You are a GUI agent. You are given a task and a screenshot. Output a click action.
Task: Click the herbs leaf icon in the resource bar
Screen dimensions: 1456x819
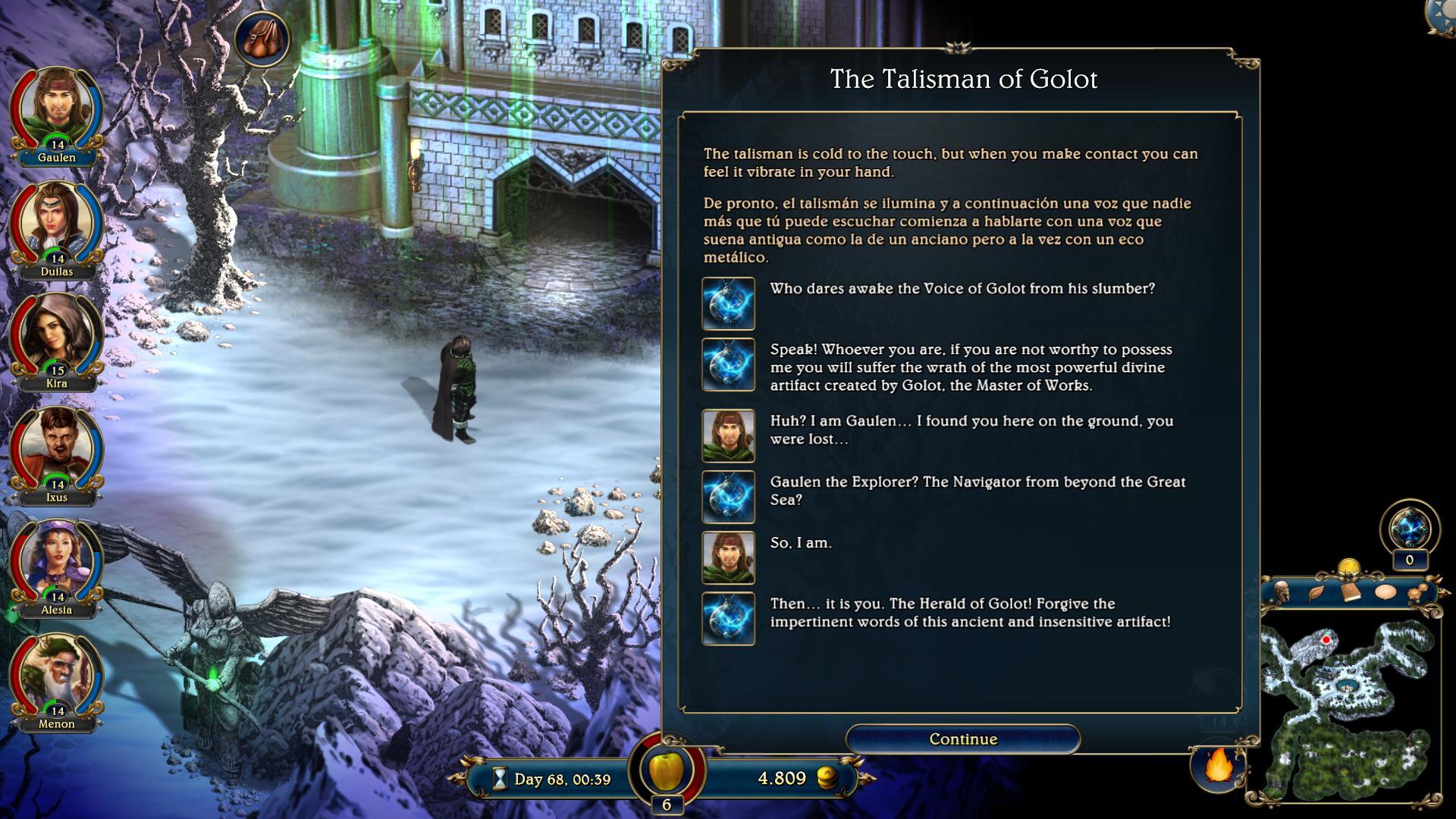[1317, 591]
